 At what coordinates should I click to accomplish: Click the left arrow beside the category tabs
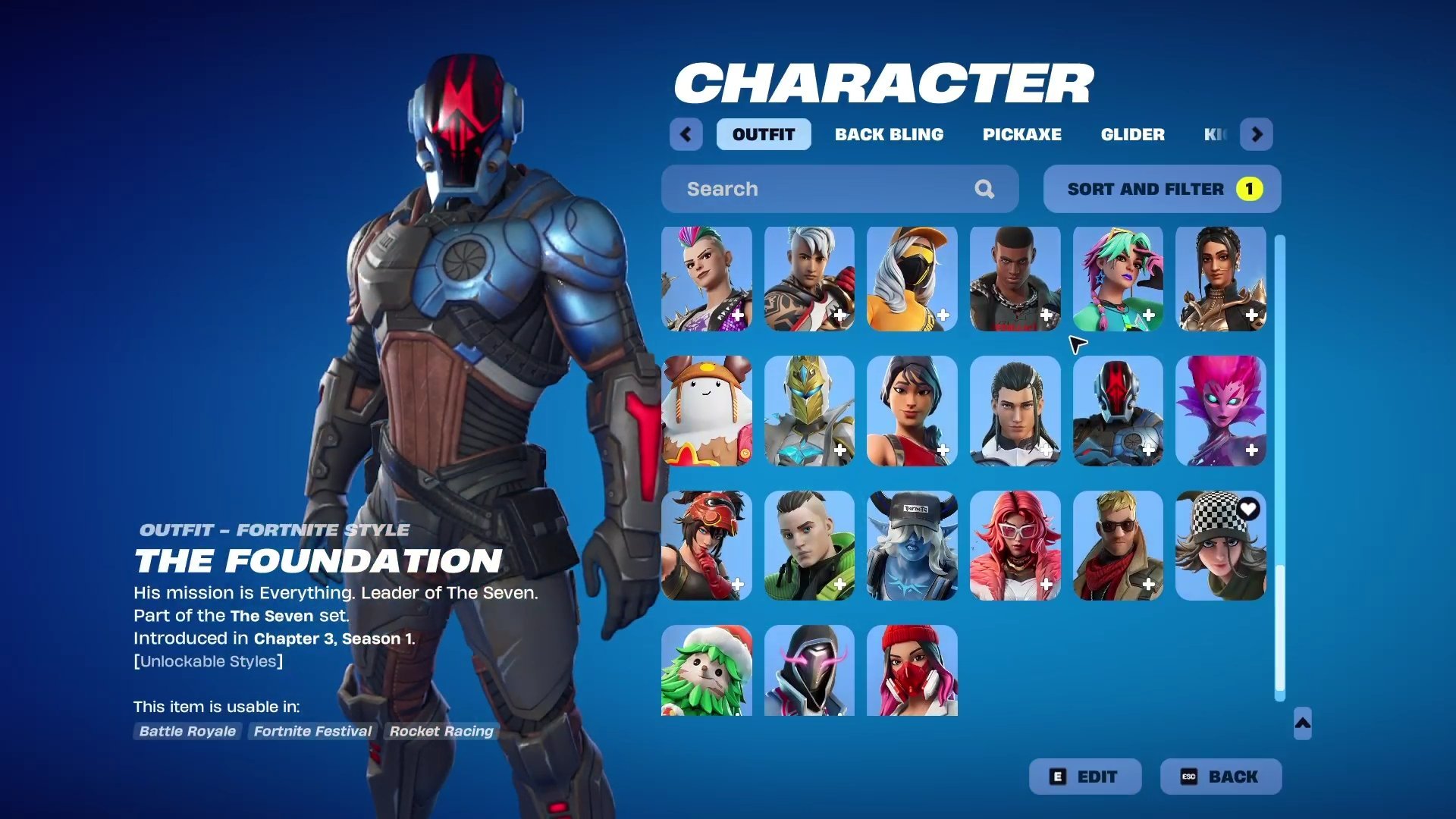686,134
